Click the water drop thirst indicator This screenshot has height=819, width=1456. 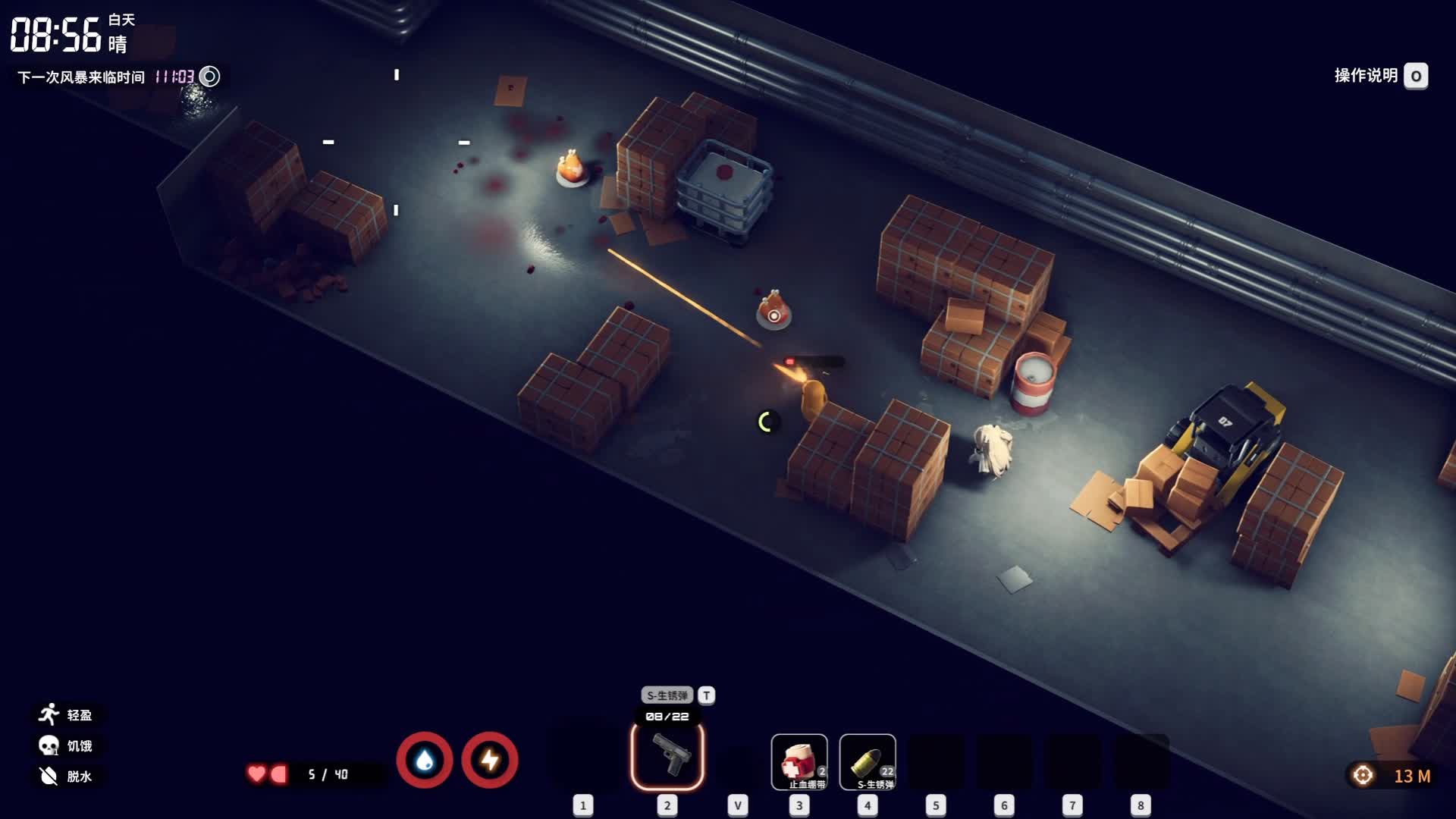pos(425,760)
